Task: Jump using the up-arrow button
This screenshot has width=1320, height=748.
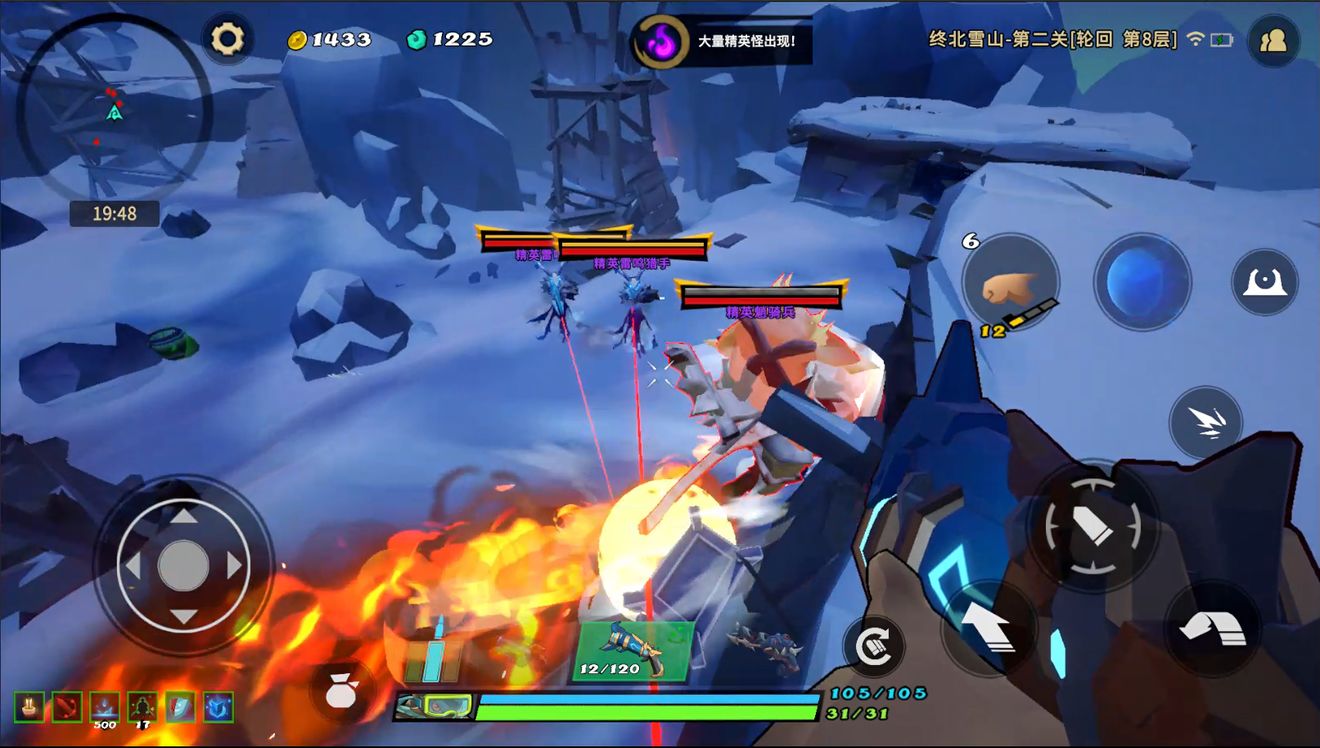Action: [x=990, y=628]
